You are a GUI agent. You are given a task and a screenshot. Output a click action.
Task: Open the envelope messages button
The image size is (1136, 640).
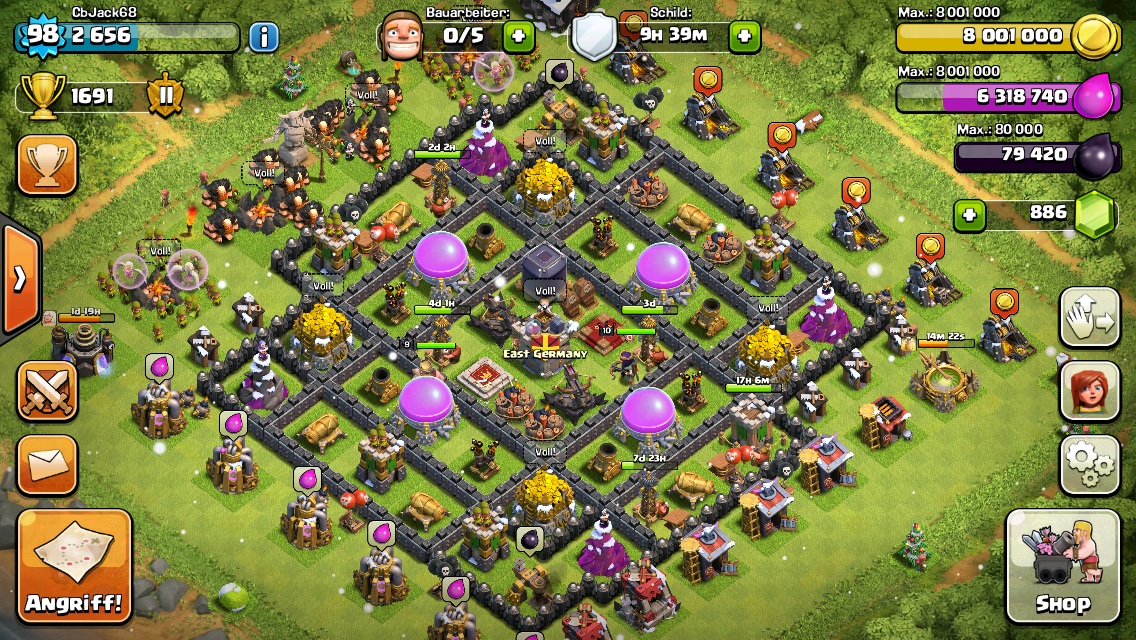tap(47, 464)
